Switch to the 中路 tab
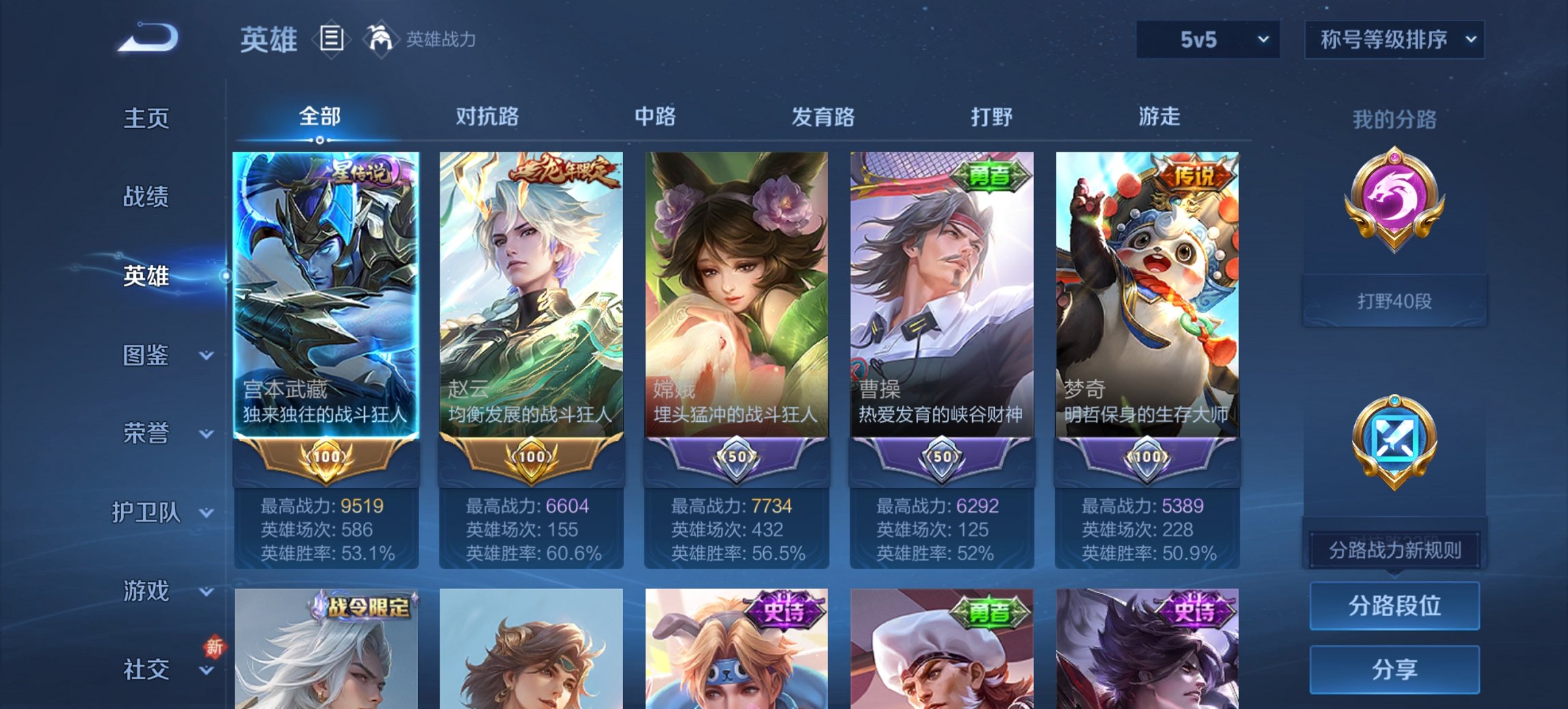The width and height of the screenshot is (1568, 709). [652, 117]
